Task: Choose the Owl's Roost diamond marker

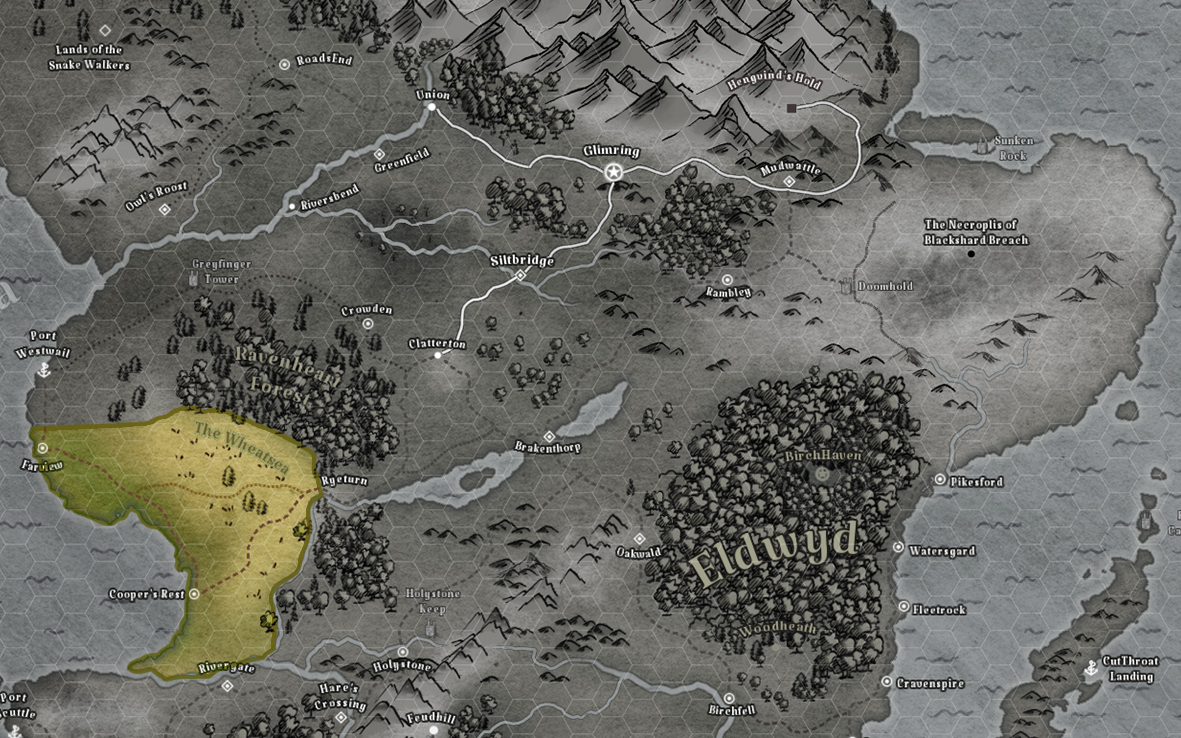Action: [x=165, y=210]
